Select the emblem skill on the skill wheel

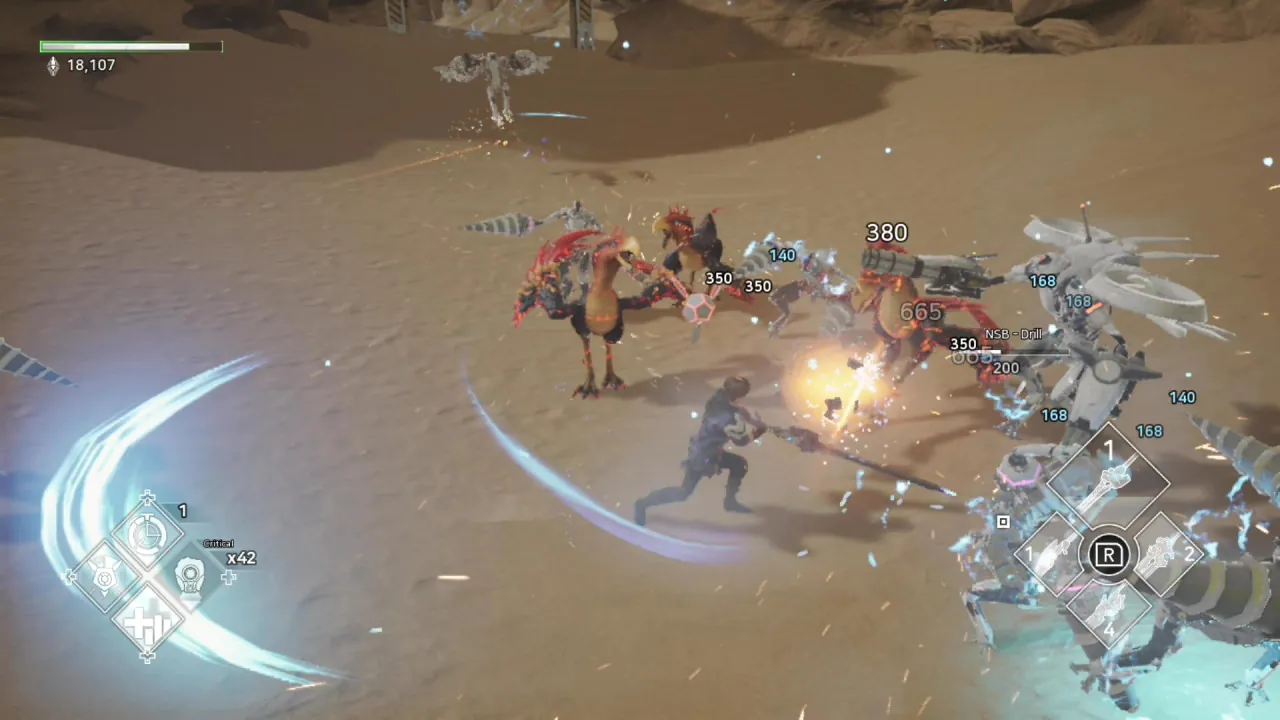[x=105, y=578]
